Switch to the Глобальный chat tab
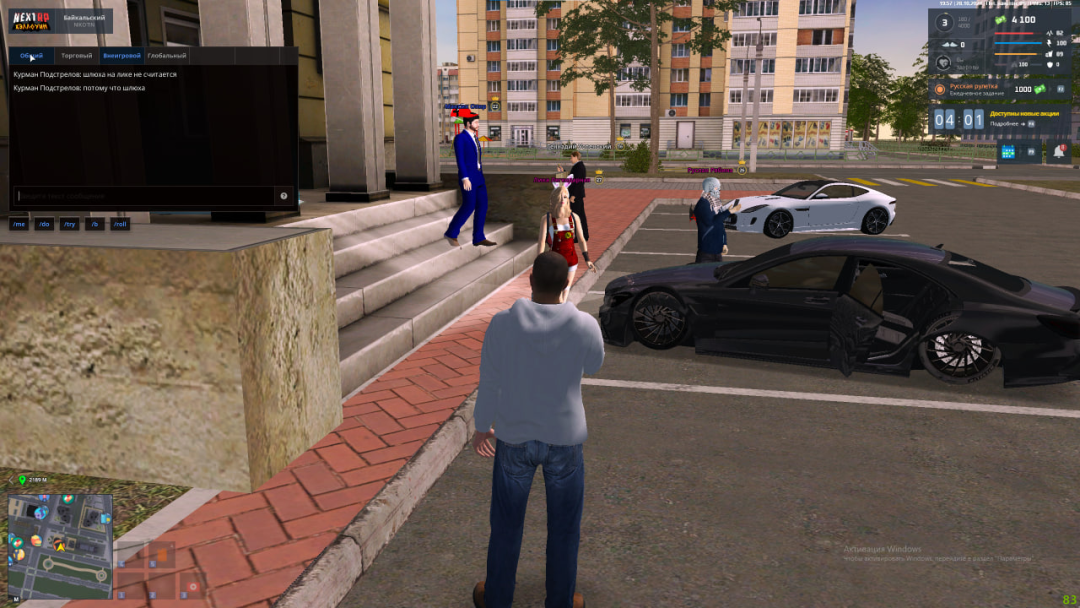This screenshot has width=1080, height=608. (x=166, y=56)
